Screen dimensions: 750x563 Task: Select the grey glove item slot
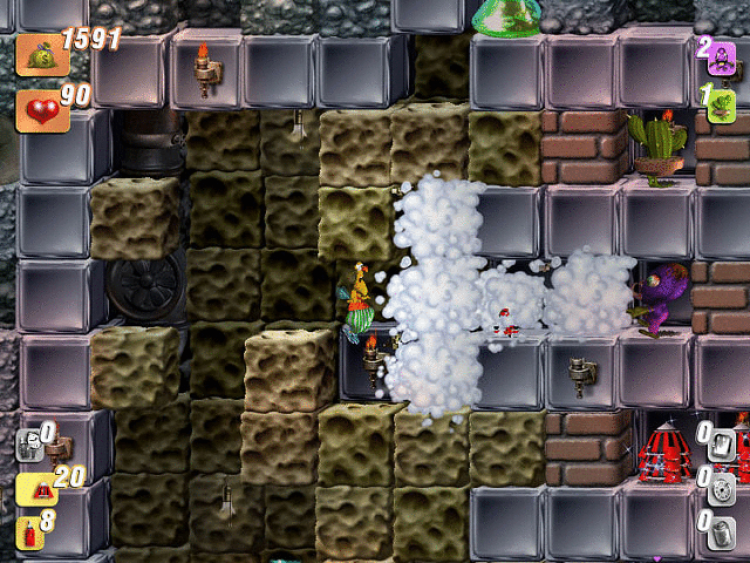[722, 443]
